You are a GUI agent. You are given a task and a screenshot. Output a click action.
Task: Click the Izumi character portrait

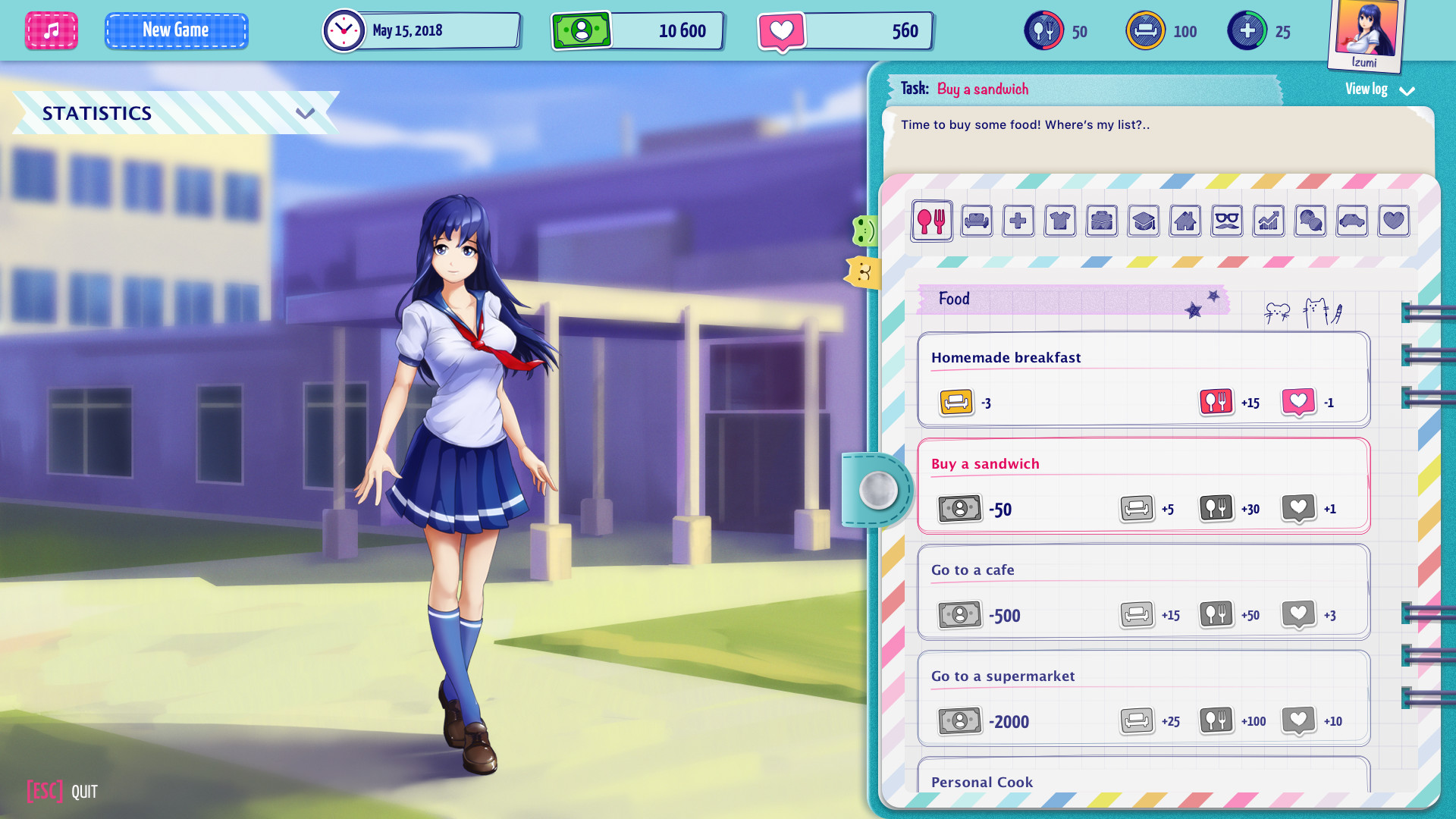[1364, 32]
